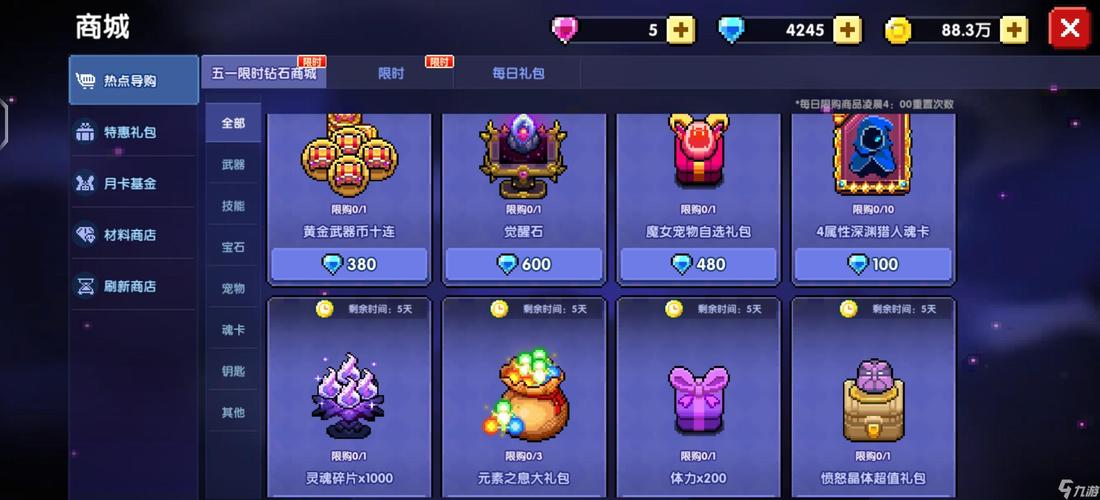Close the shop with the red X
1100x500 pixels.
click(x=1069, y=28)
